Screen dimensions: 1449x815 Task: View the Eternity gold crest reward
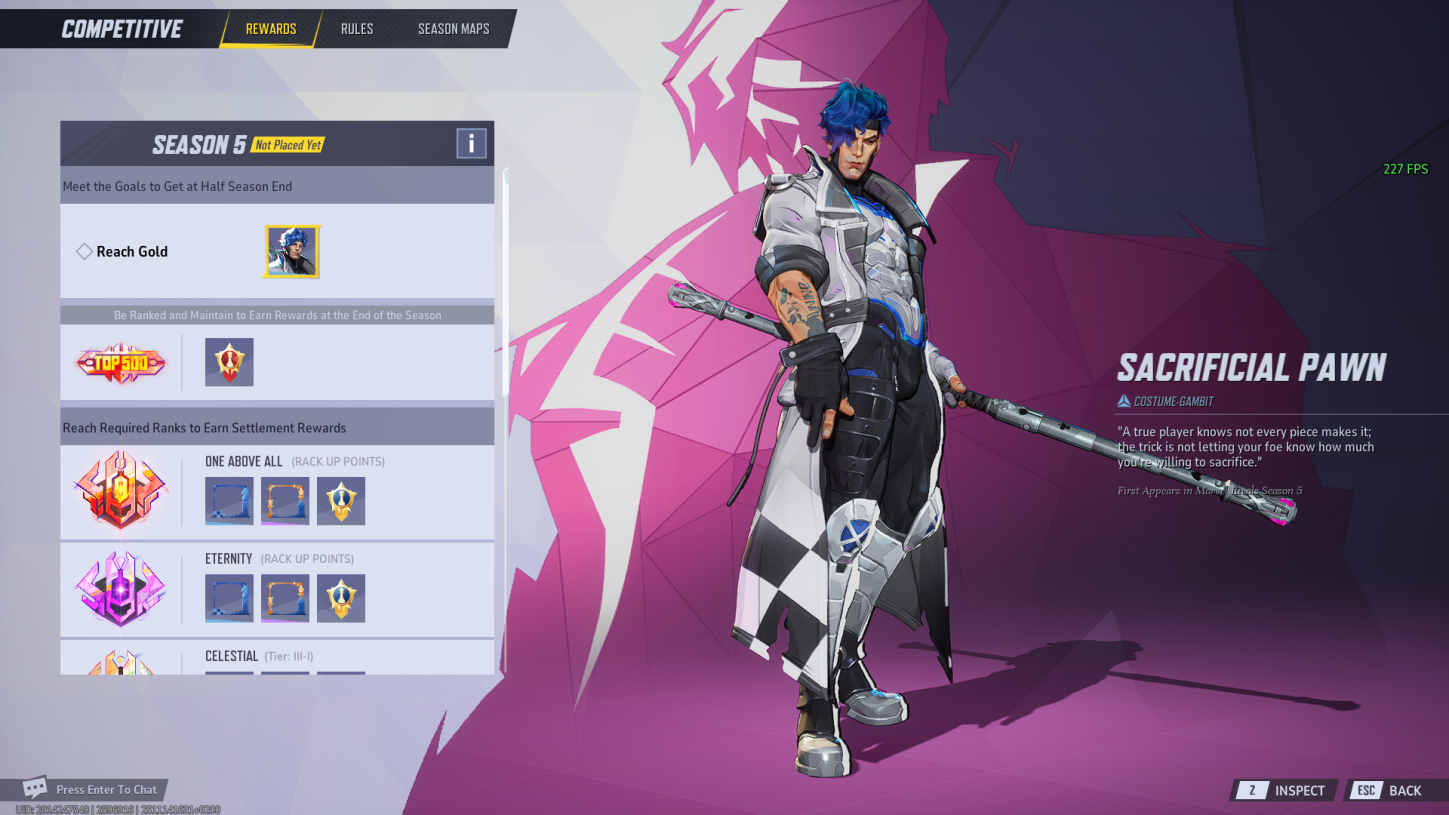click(x=341, y=598)
